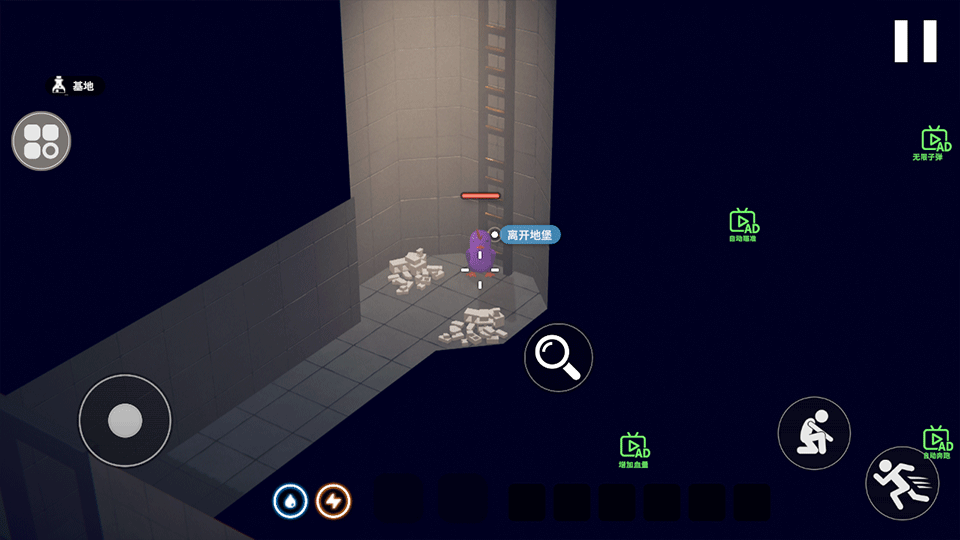Watch the ad for 自动奔跑
The image size is (960, 540).
937,441
